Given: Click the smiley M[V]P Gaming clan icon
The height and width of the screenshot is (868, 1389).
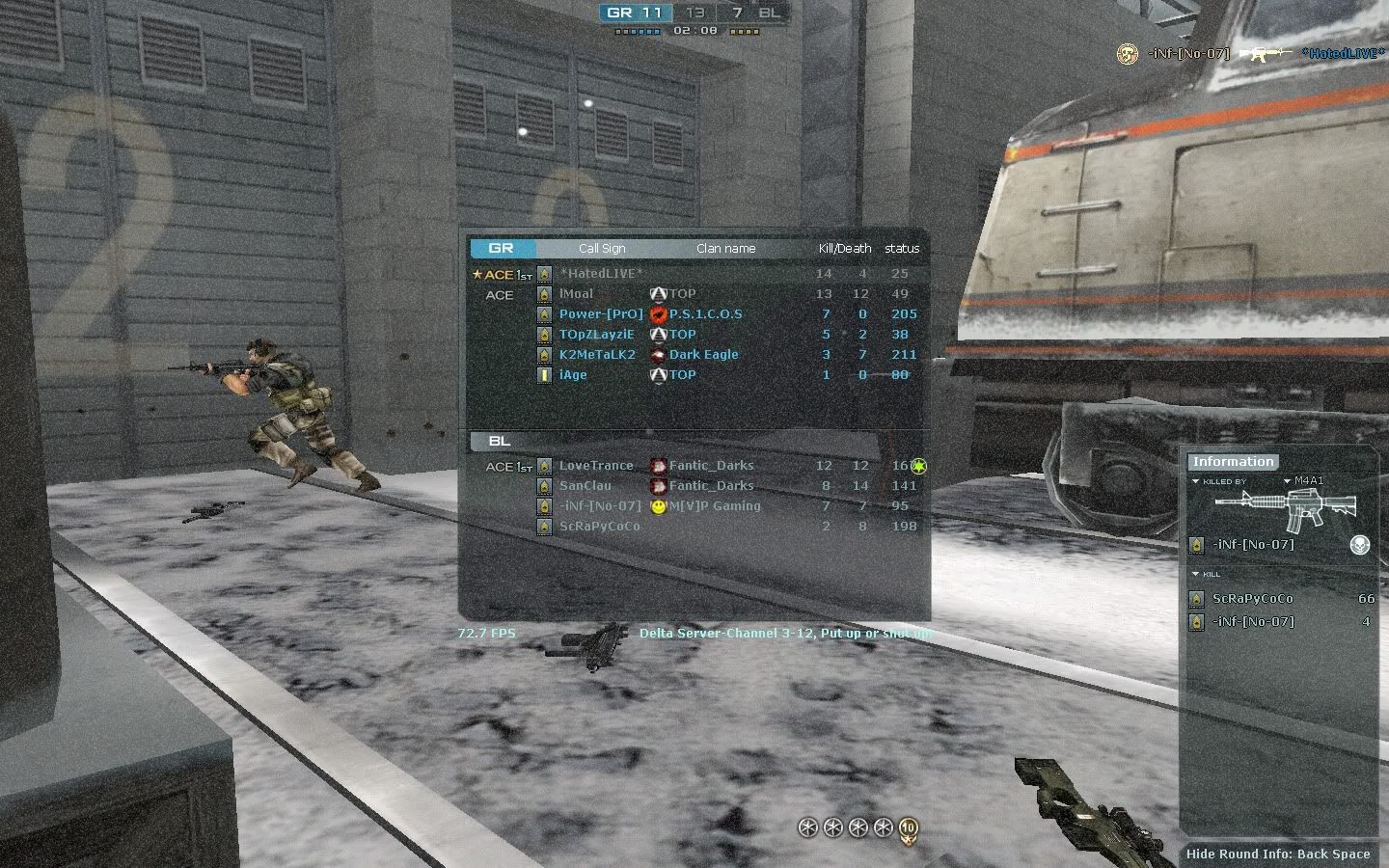Looking at the screenshot, I should pyautogui.click(x=658, y=505).
